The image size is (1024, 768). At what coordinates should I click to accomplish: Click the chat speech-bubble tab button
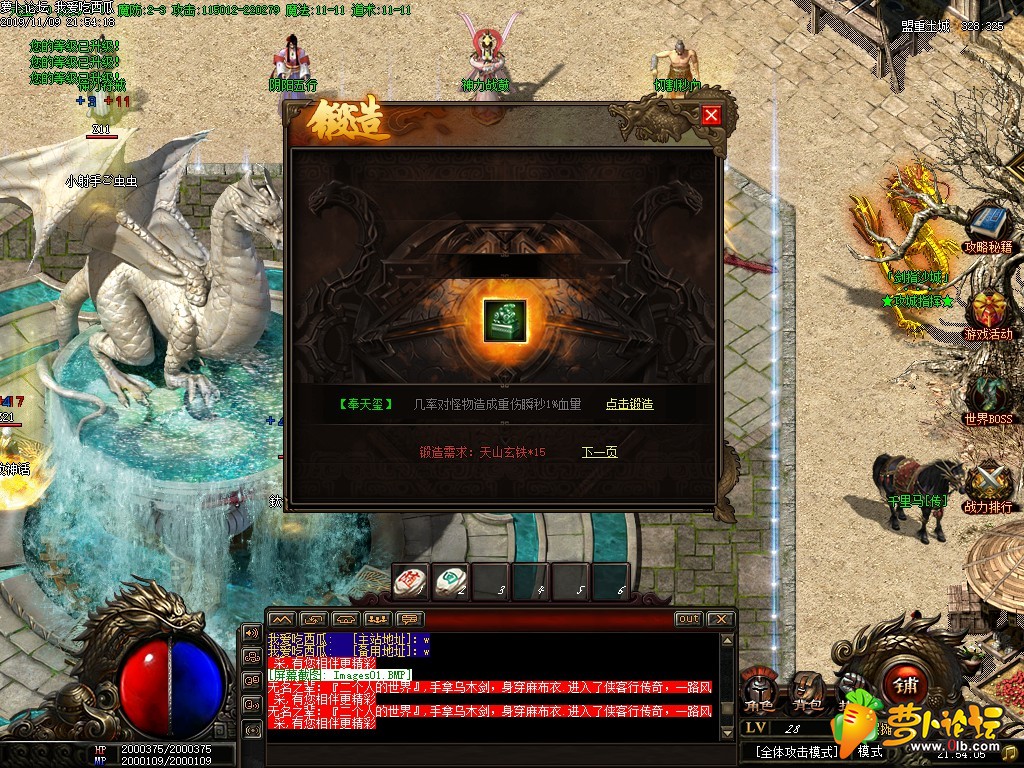coord(410,619)
